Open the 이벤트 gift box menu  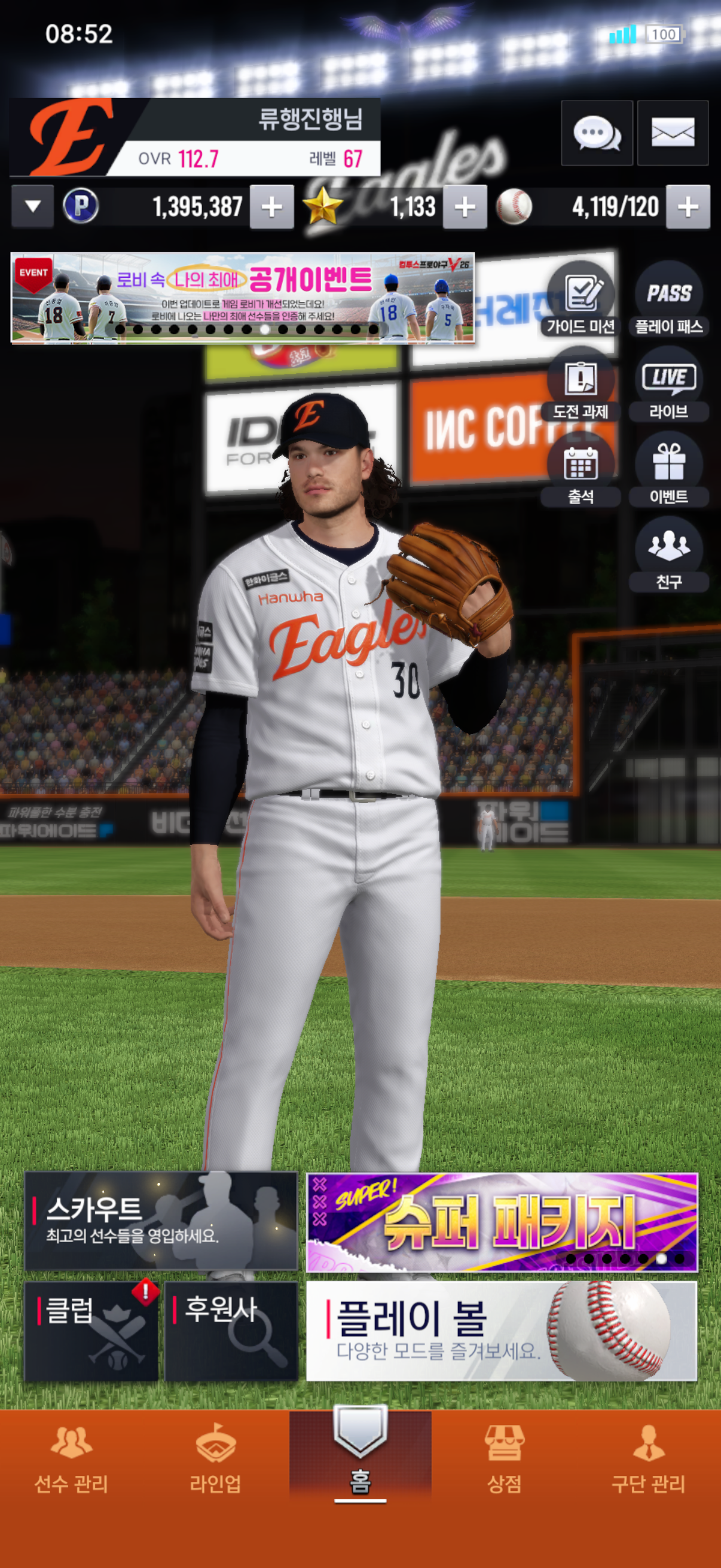click(x=668, y=470)
